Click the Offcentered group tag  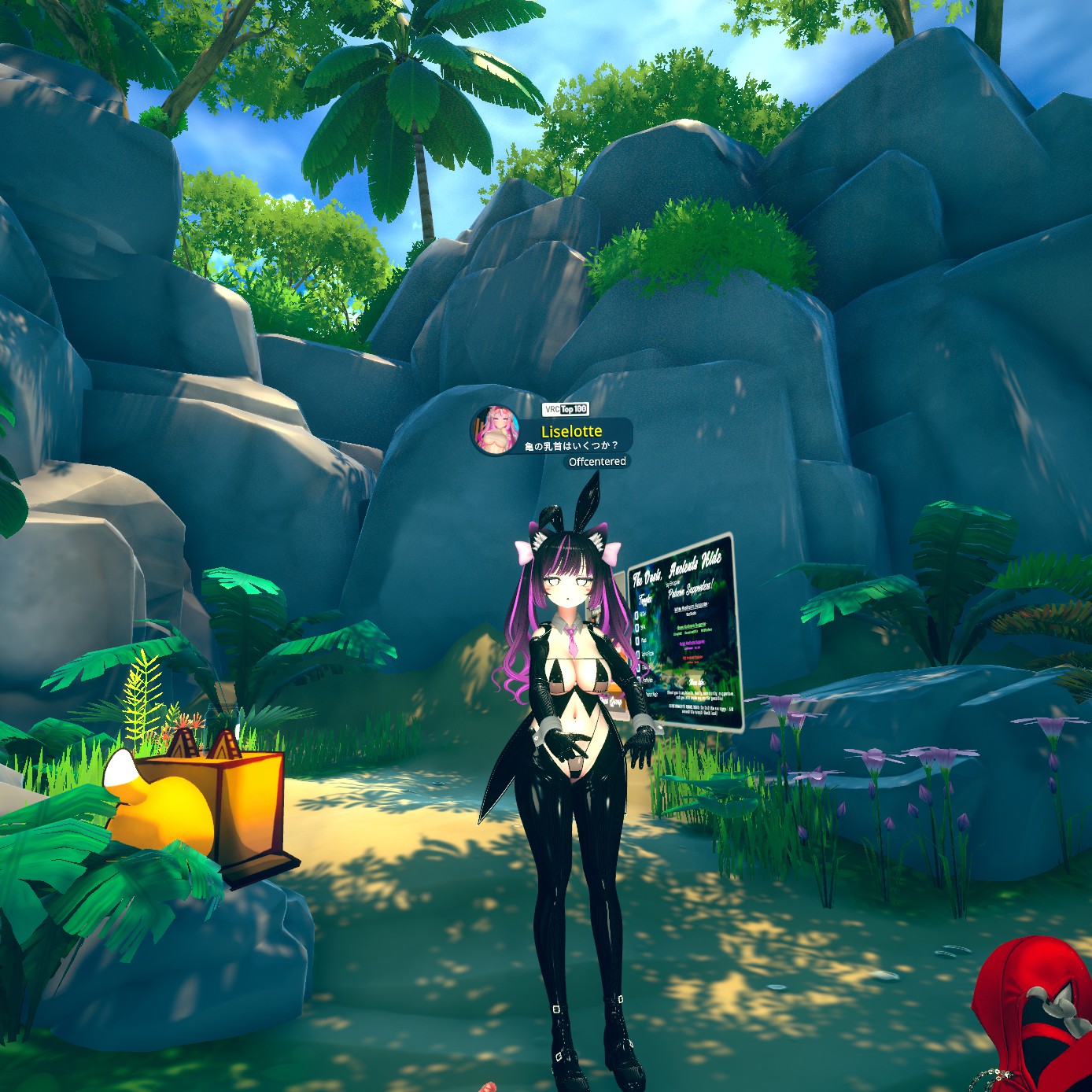(597, 462)
